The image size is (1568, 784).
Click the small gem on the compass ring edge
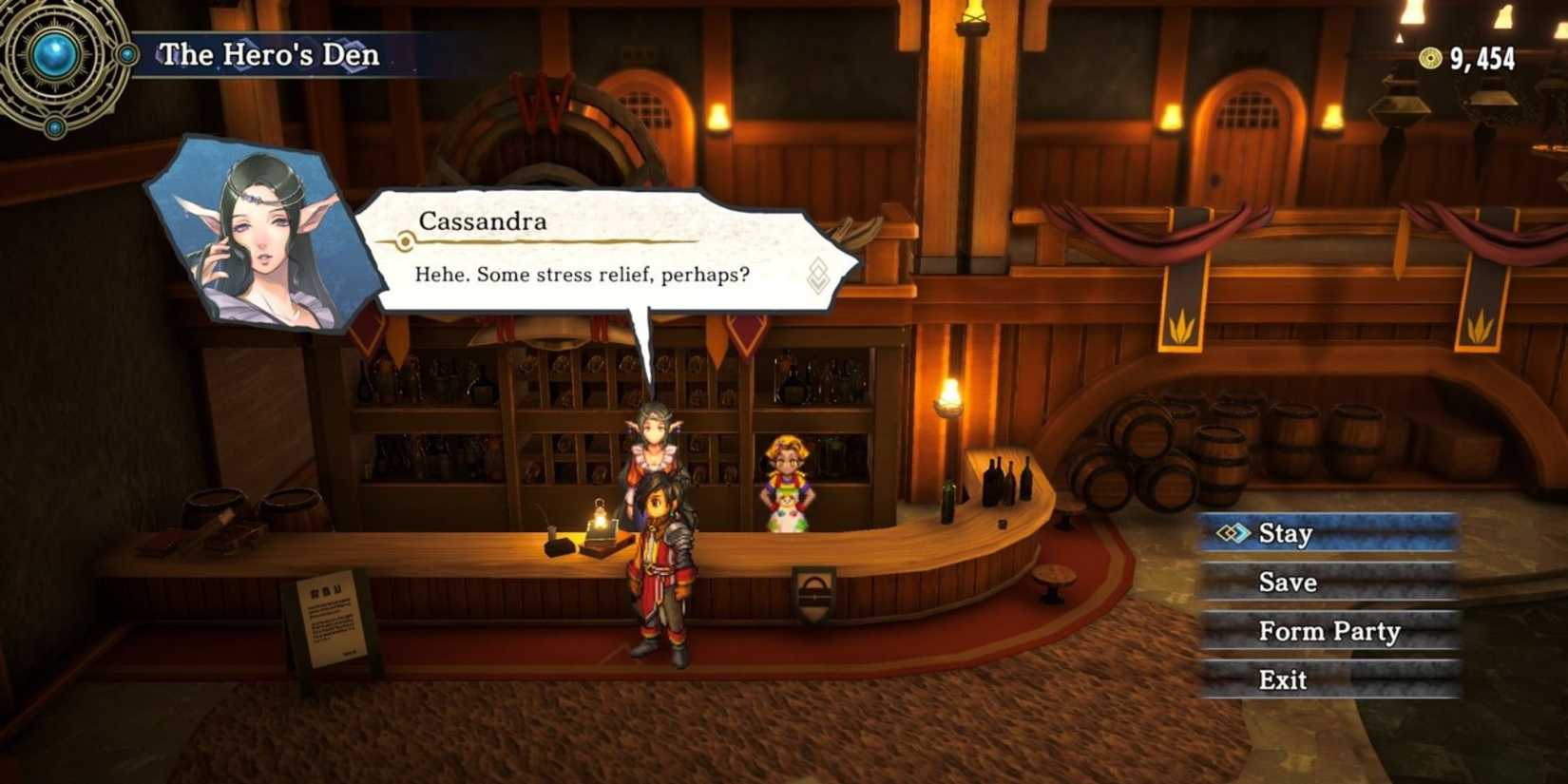point(126,53)
